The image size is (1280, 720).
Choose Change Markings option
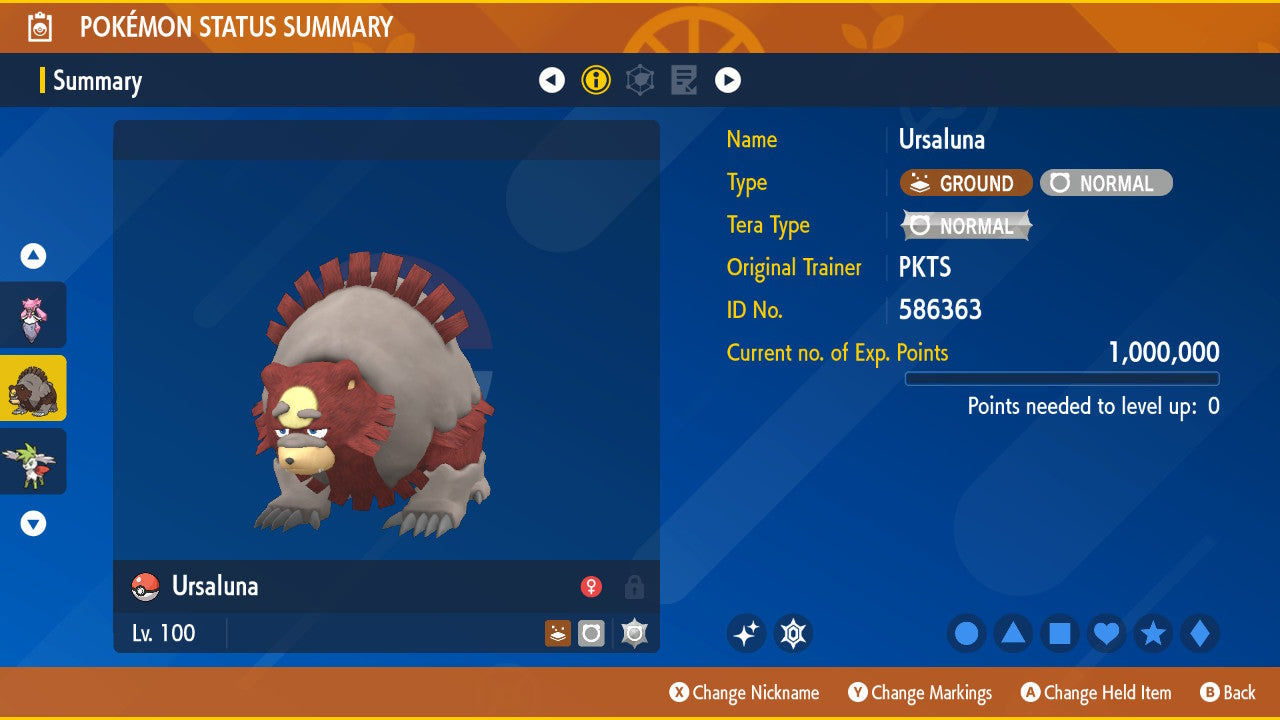point(920,693)
